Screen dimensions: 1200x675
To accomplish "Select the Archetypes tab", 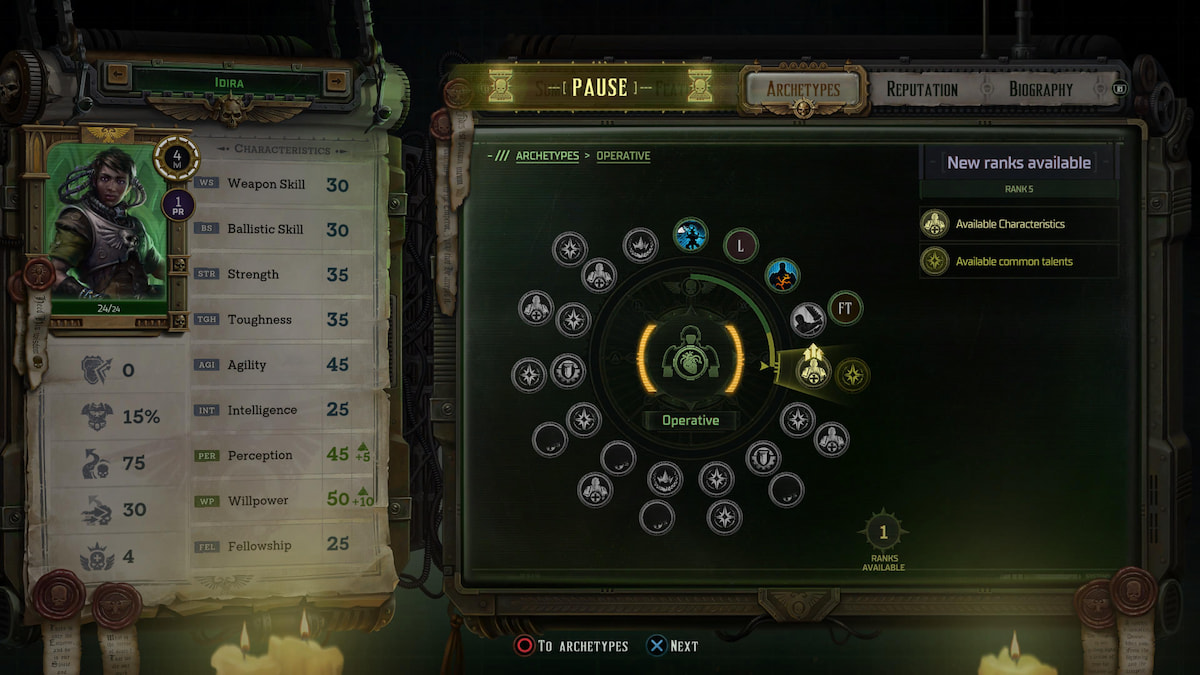I will (x=803, y=89).
